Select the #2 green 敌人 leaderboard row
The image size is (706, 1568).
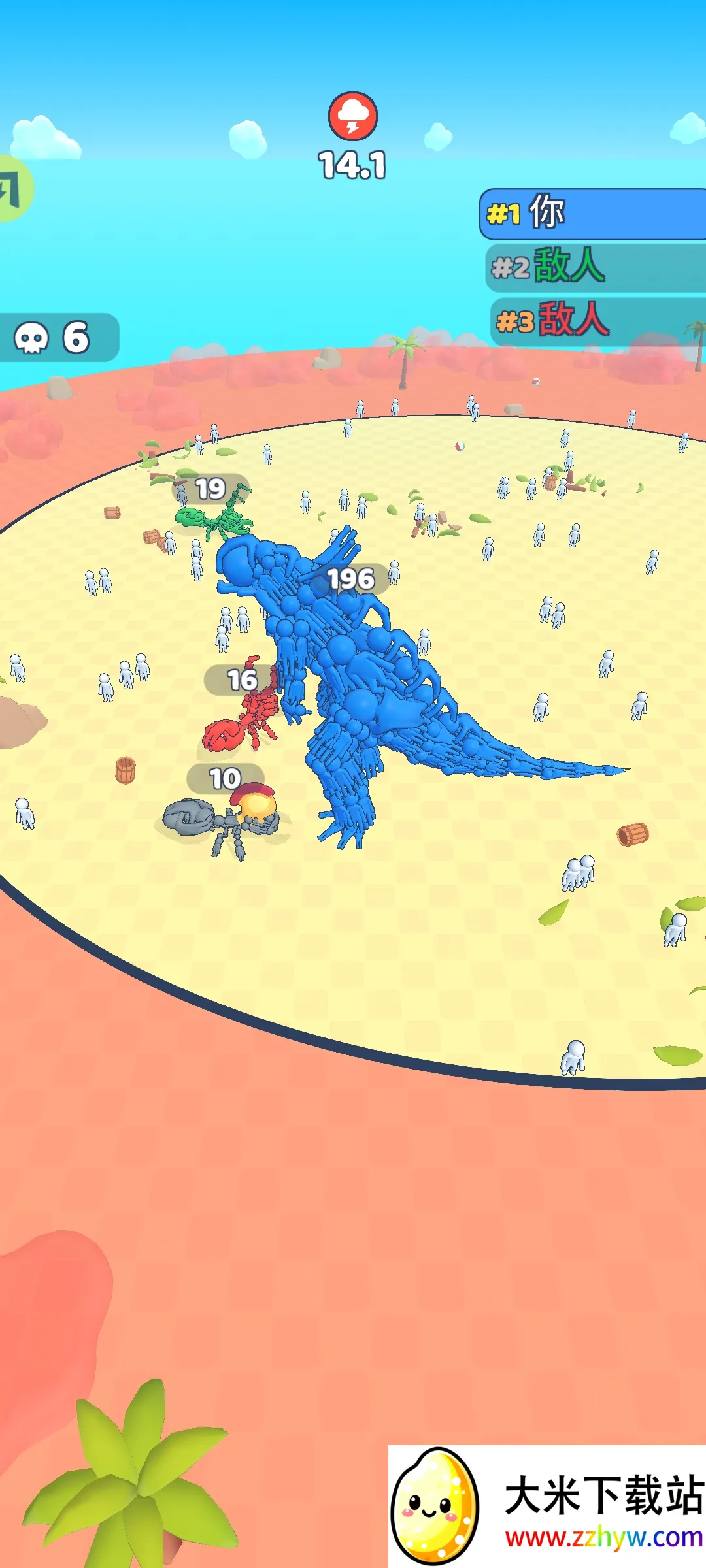[x=595, y=267]
